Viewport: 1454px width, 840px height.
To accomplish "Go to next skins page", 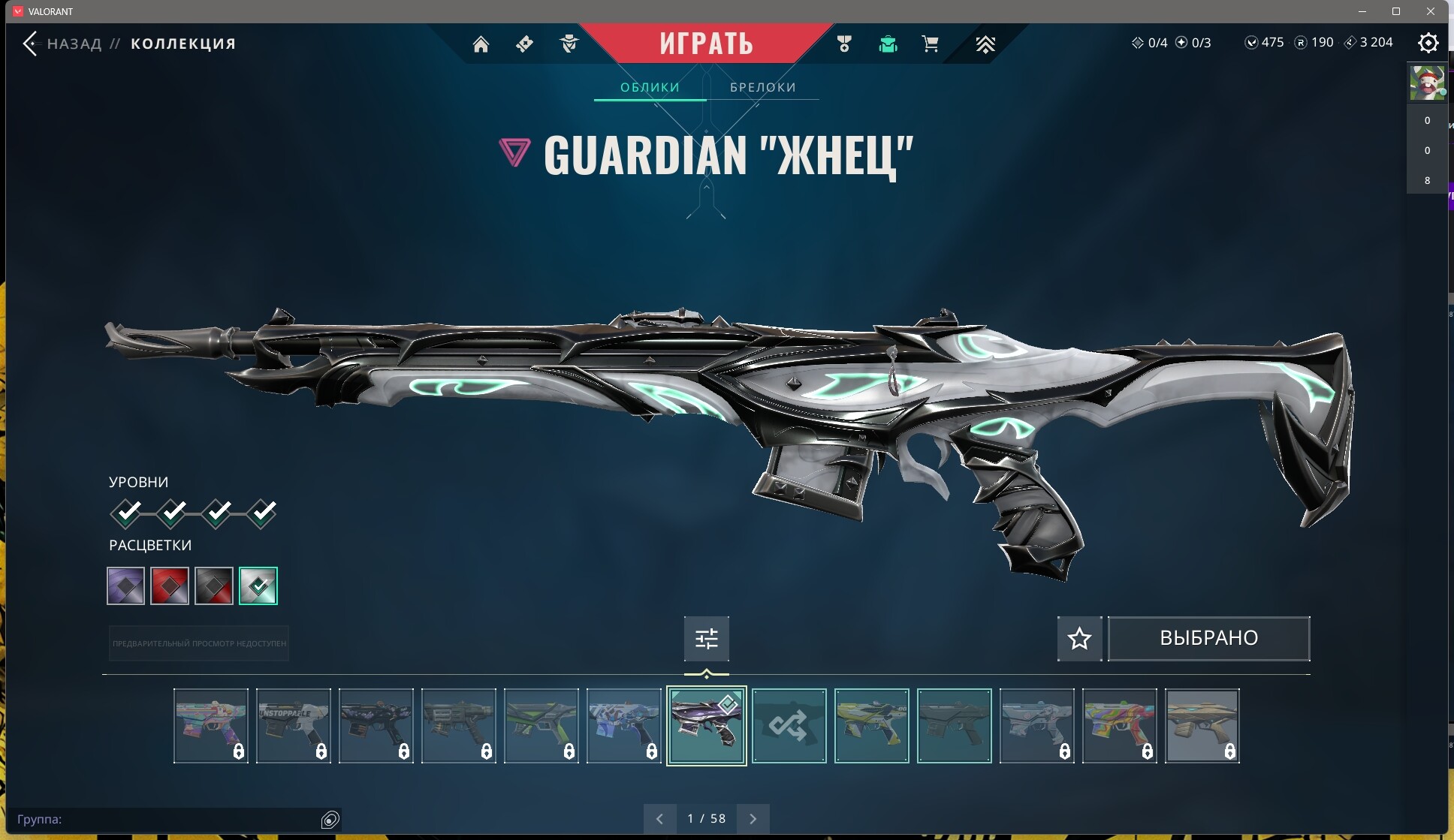I will pyautogui.click(x=753, y=818).
